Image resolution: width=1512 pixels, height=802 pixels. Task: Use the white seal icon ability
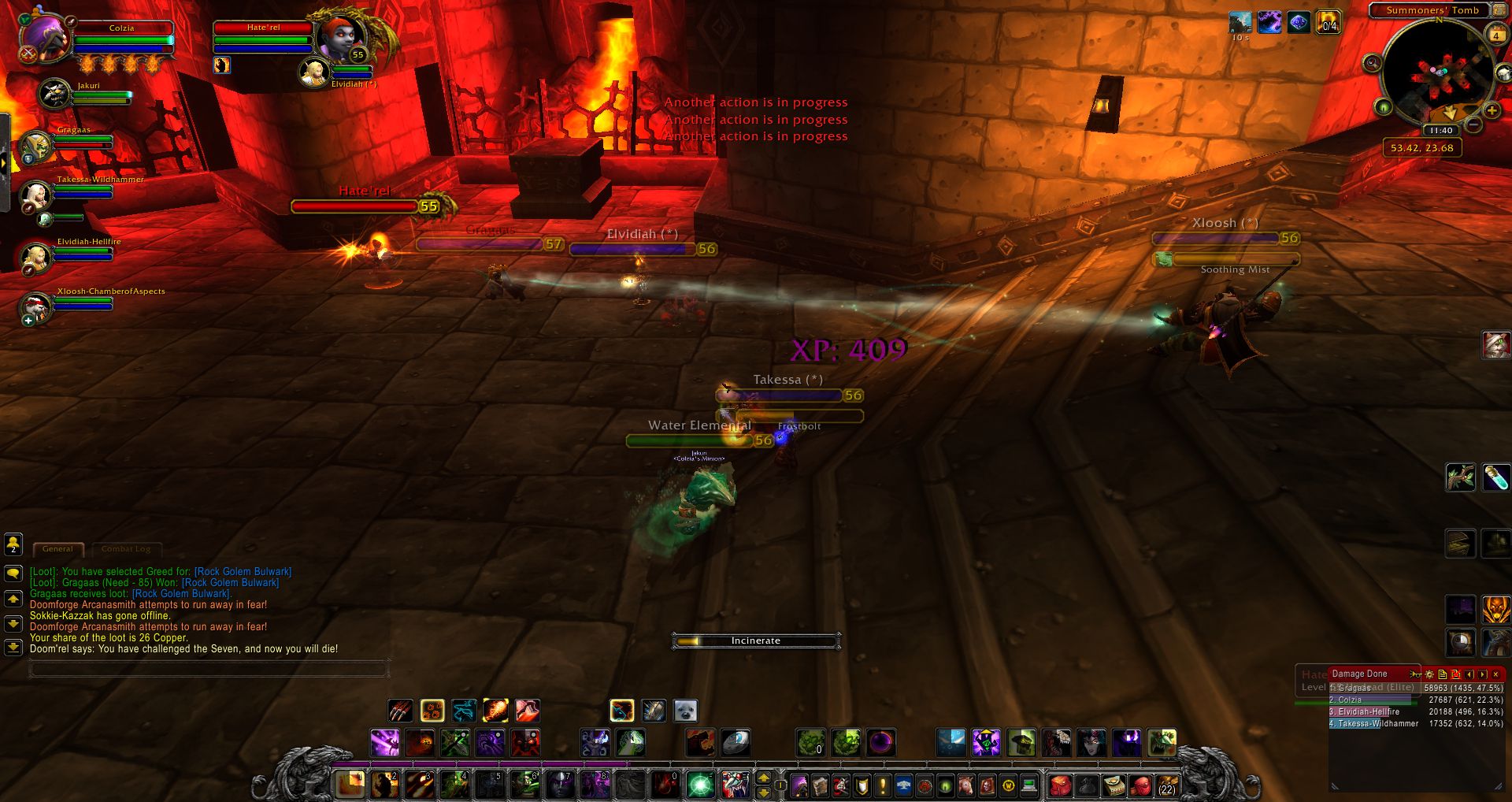click(x=686, y=711)
